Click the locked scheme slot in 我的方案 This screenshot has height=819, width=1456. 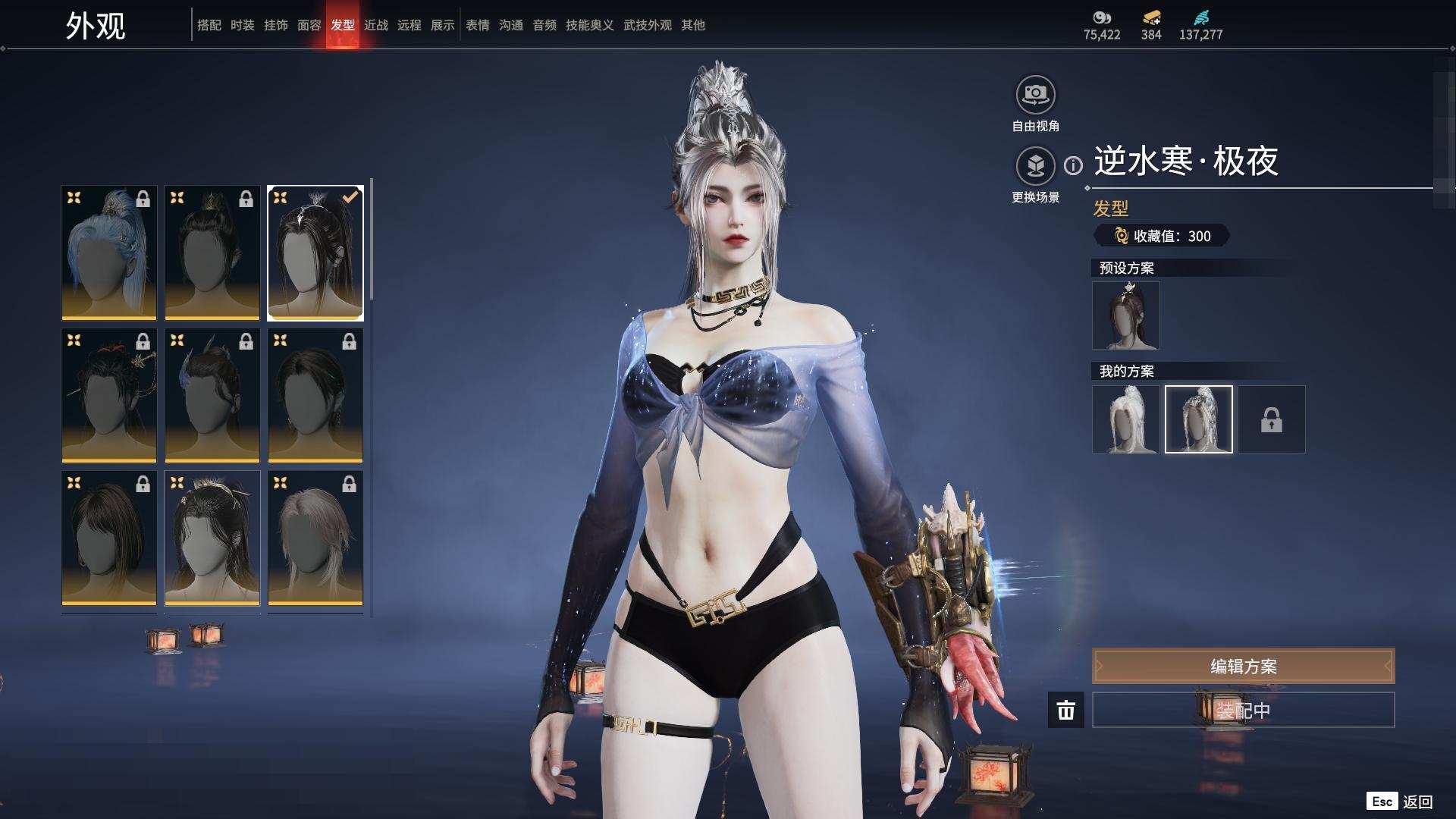pyautogui.click(x=1272, y=419)
